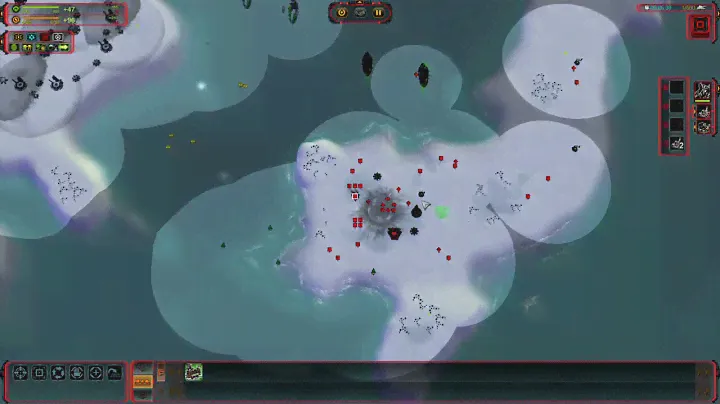Choose the square-in-brackets command icon
Screen dimensions: 720x404
39,373
